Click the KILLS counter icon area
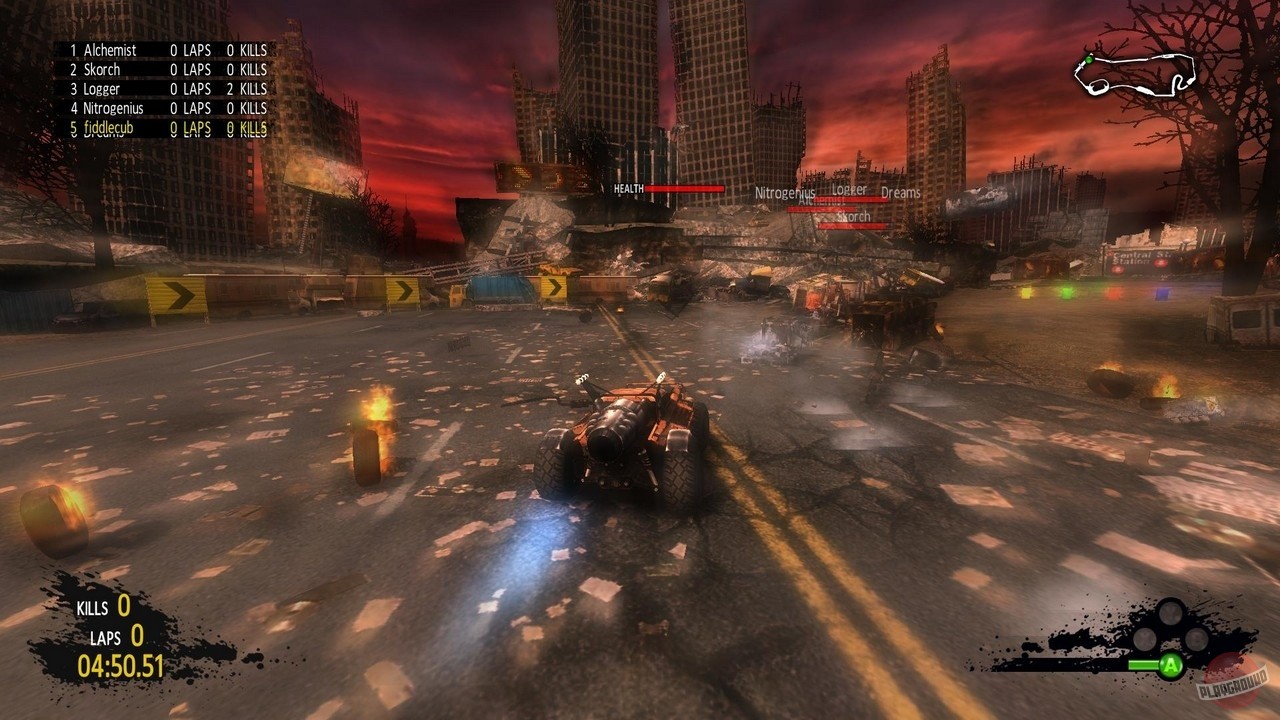The height and width of the screenshot is (720, 1280). [x=92, y=607]
